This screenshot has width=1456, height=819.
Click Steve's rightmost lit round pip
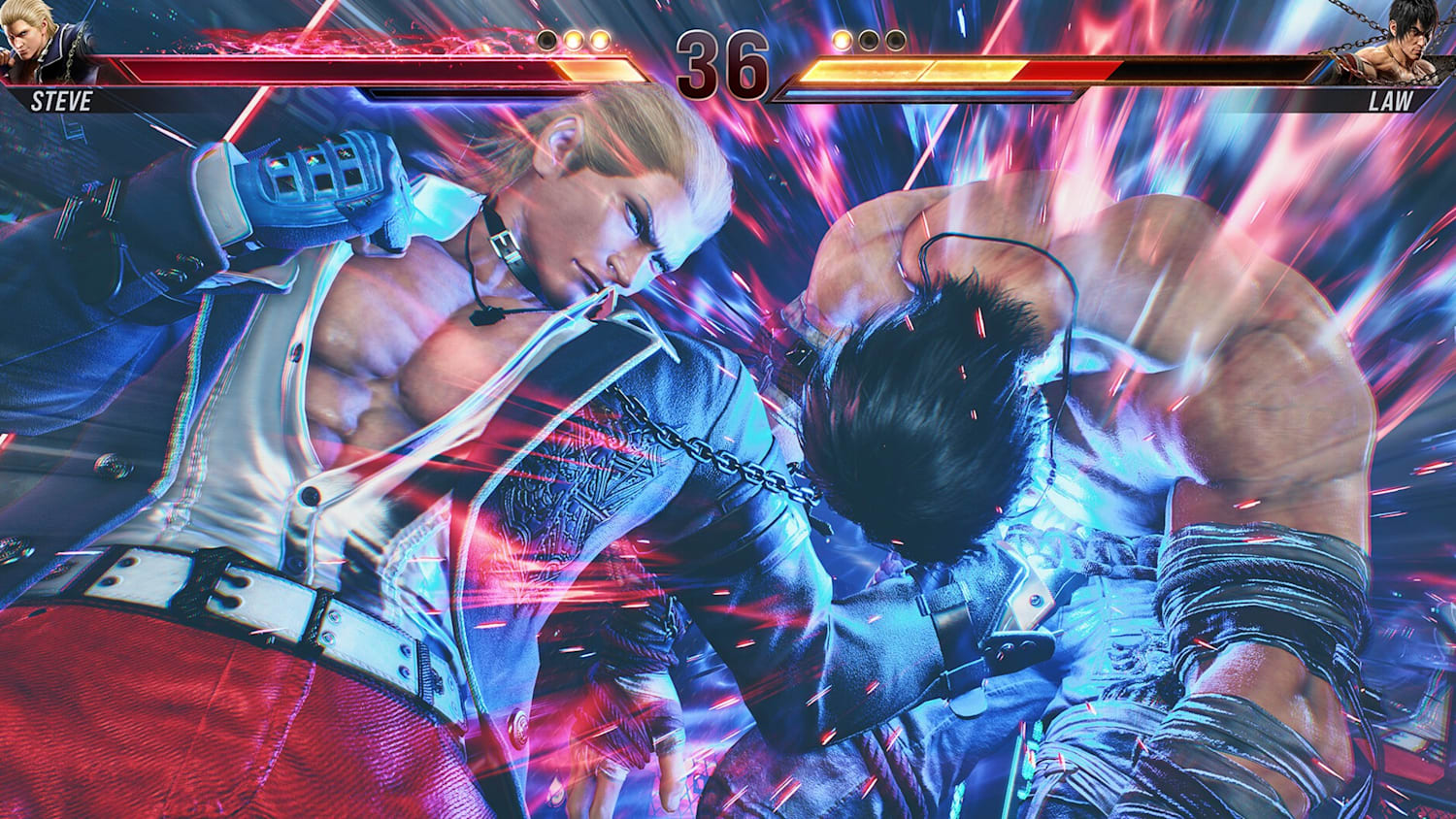click(x=598, y=41)
